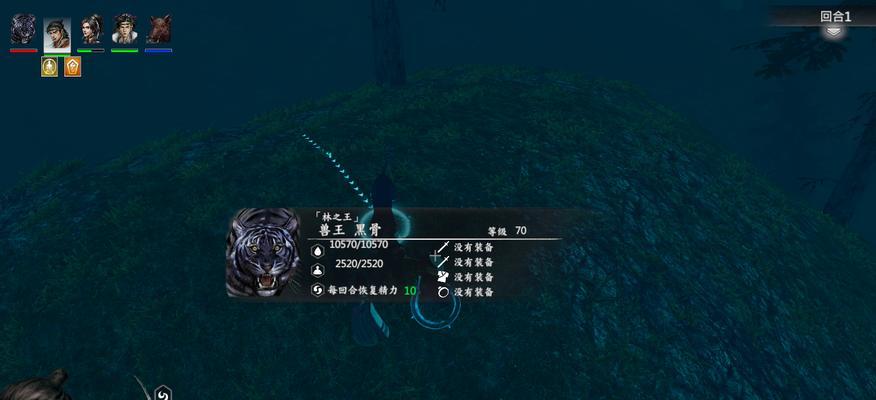Expand the round panel's down arrow

click(834, 32)
